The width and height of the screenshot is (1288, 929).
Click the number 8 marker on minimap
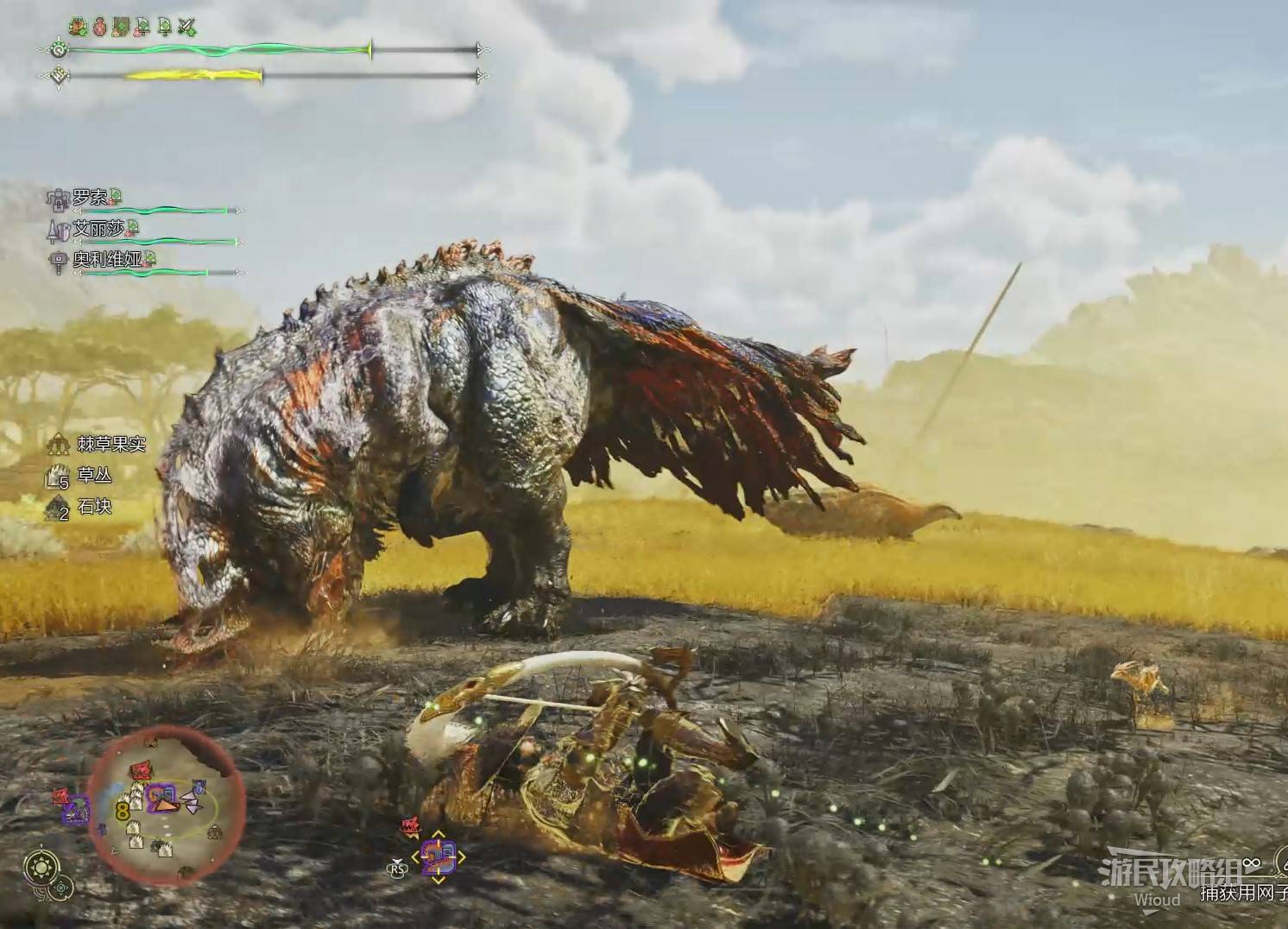click(x=122, y=811)
